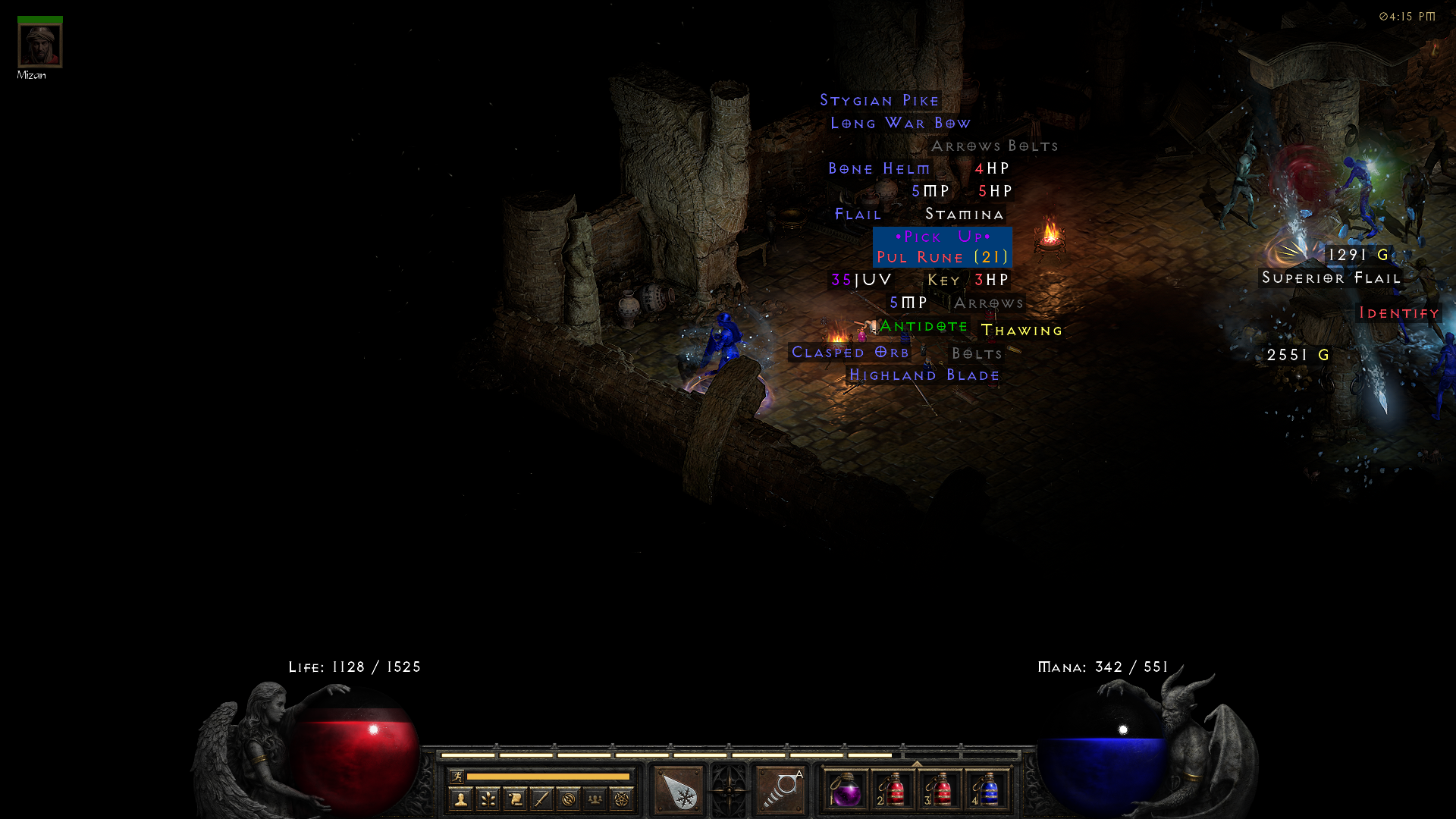Pick up the Stygian Pike

(x=879, y=99)
